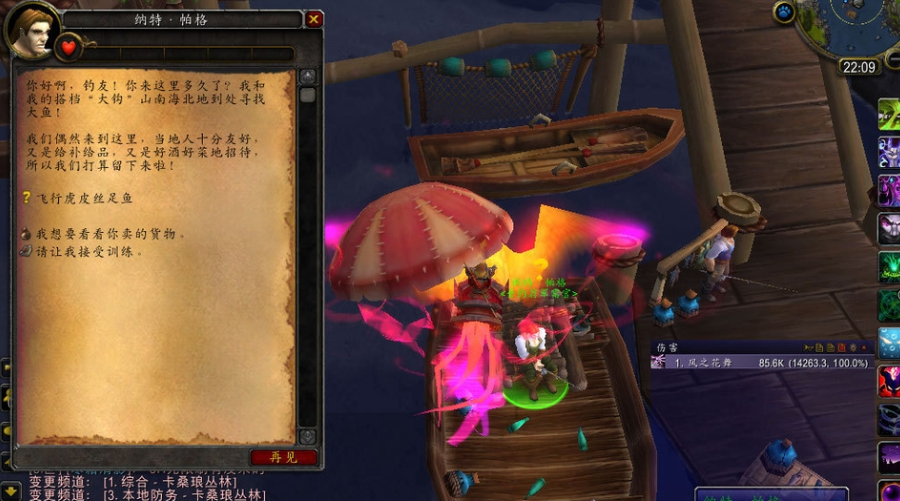
Task: Close the 纳特·帕格 dialogue window
Action: point(314,19)
